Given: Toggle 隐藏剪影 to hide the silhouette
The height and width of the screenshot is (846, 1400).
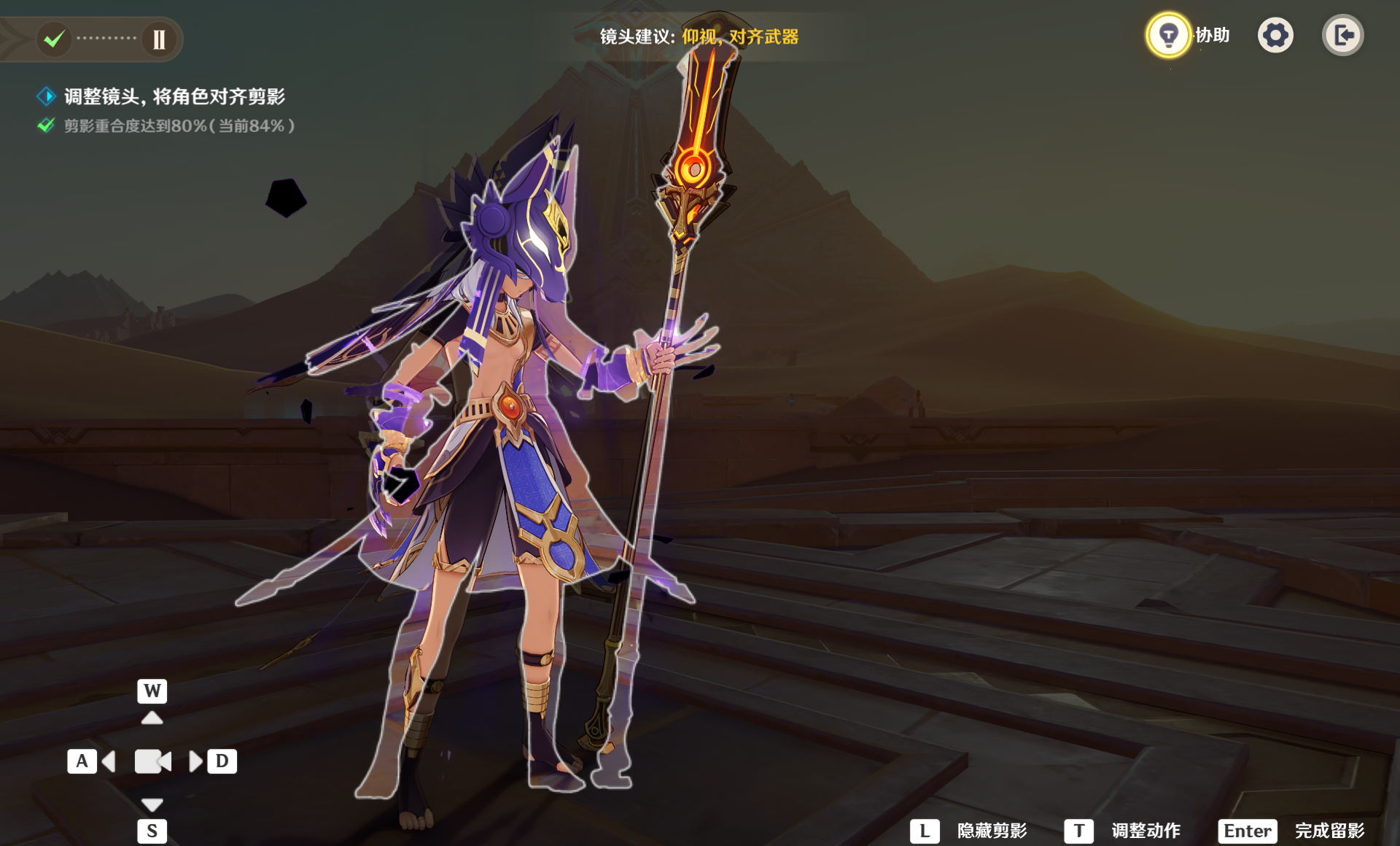Looking at the screenshot, I should (970, 831).
